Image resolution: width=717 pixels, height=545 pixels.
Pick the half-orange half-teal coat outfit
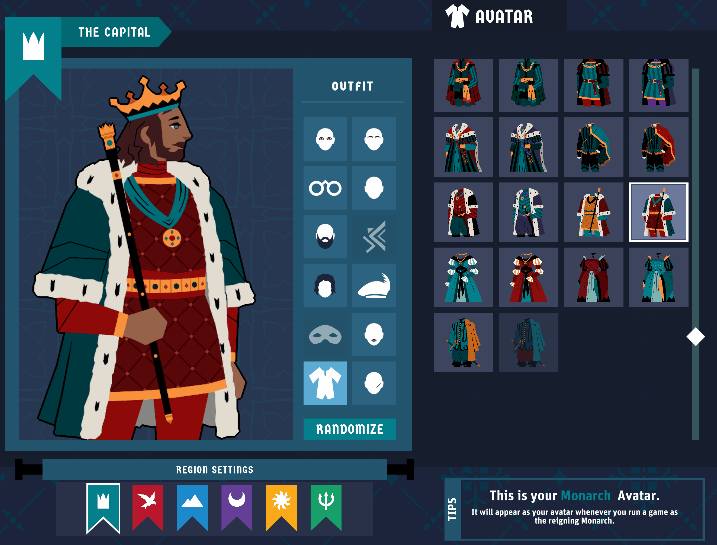click(463, 341)
